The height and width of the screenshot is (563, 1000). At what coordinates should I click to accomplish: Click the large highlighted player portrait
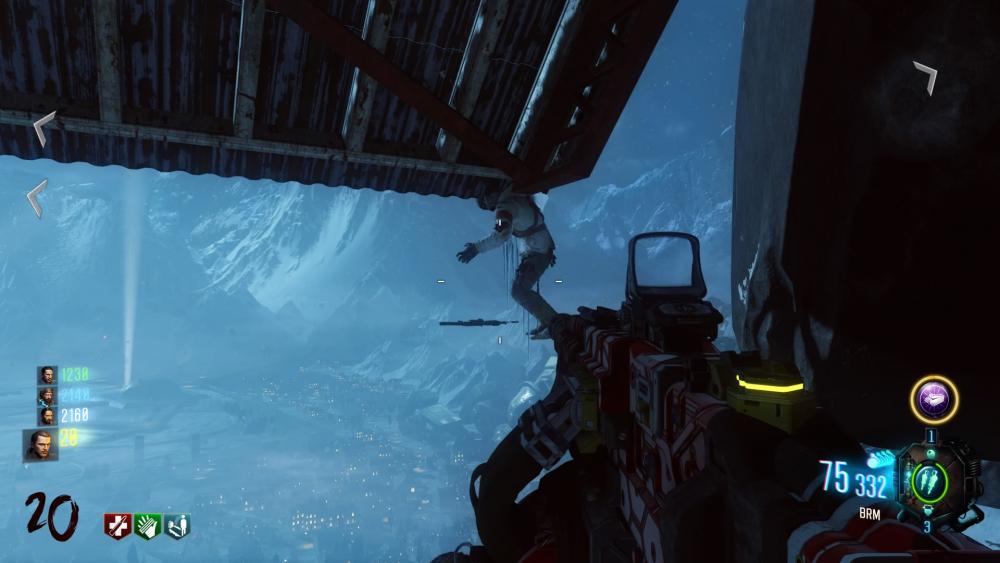[x=40, y=443]
